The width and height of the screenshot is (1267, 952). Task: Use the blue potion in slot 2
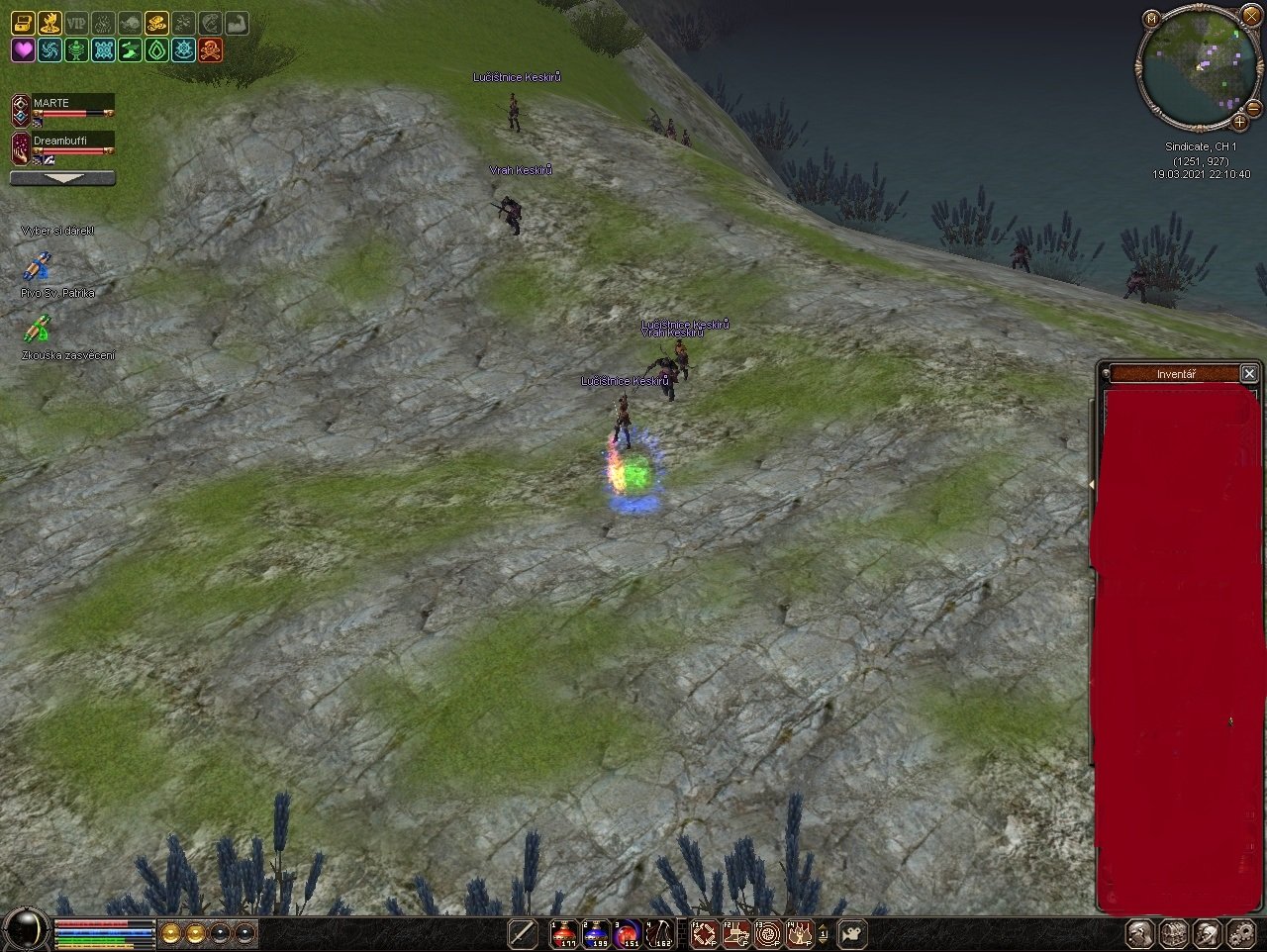[597, 932]
